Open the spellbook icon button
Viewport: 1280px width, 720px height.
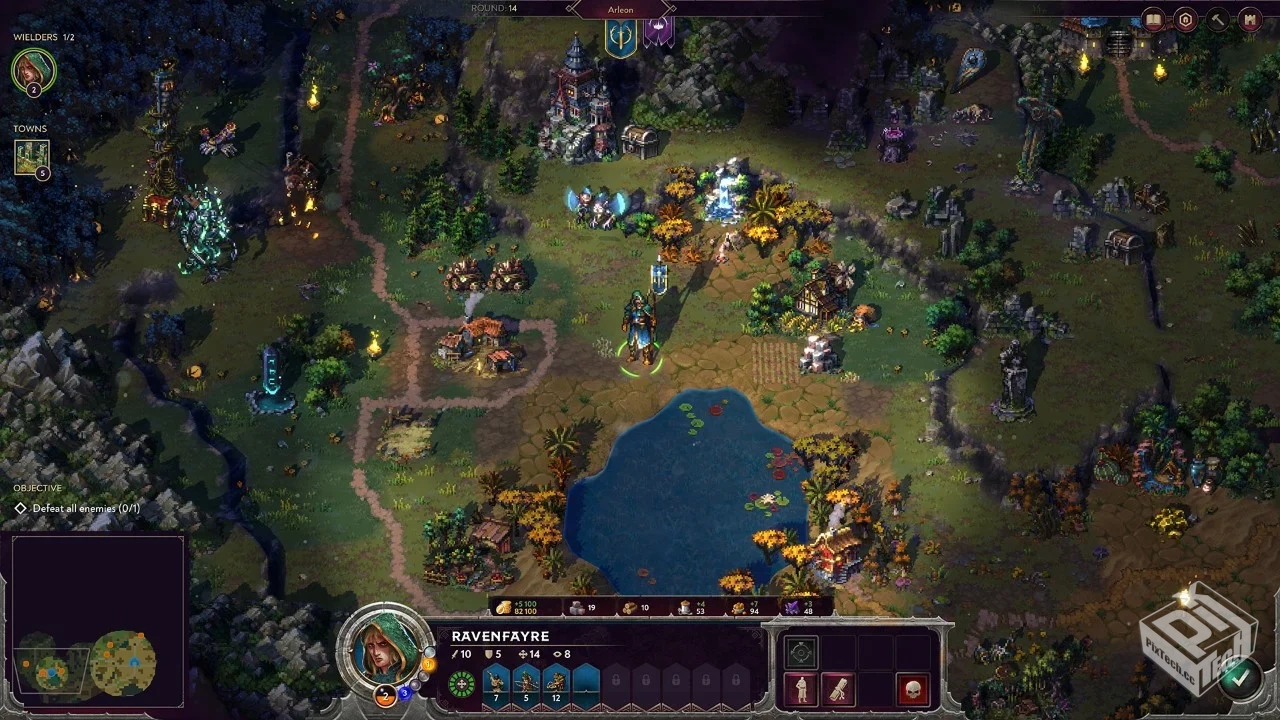pos(1154,19)
